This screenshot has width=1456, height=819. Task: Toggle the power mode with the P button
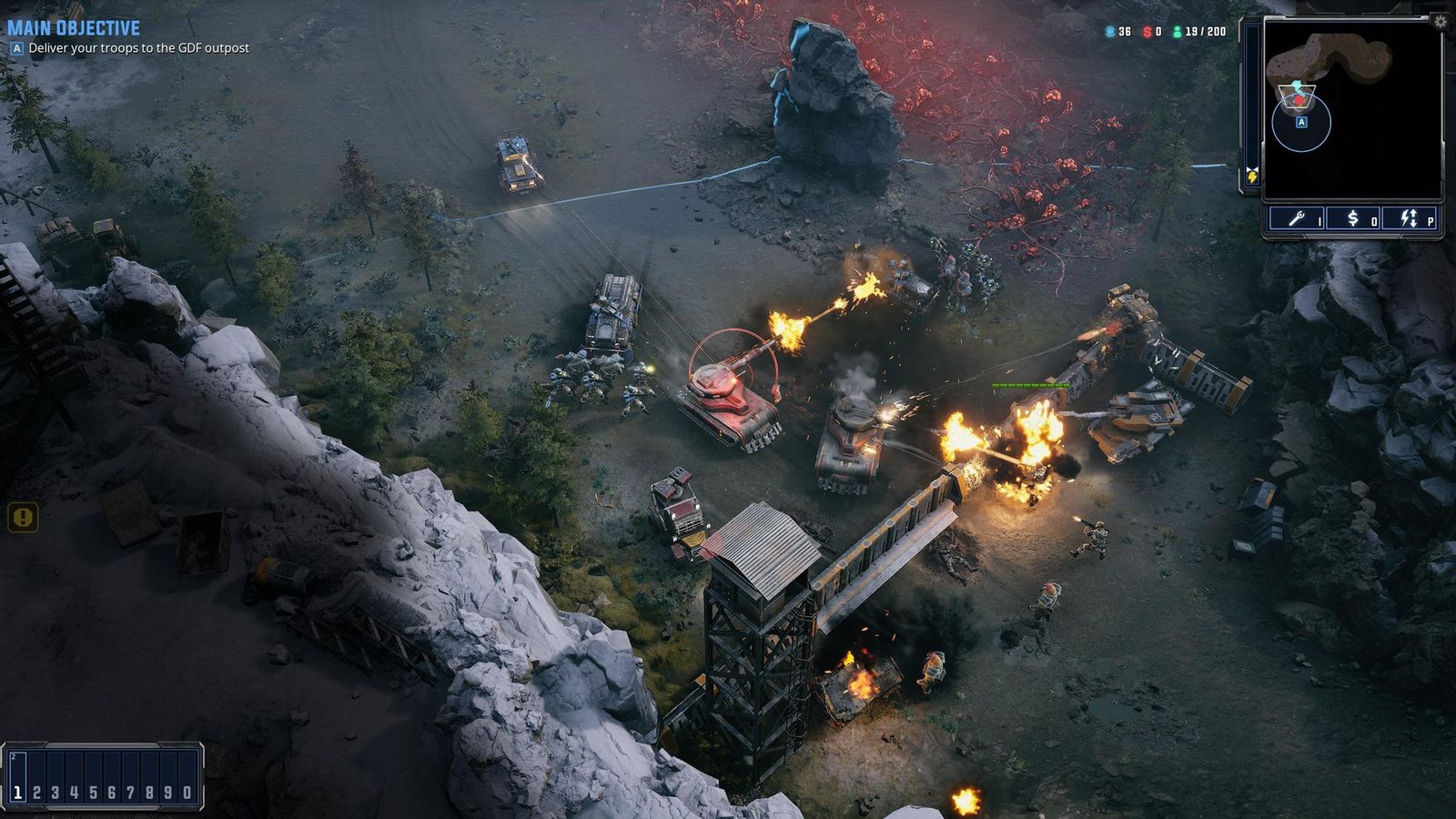coord(1429,221)
